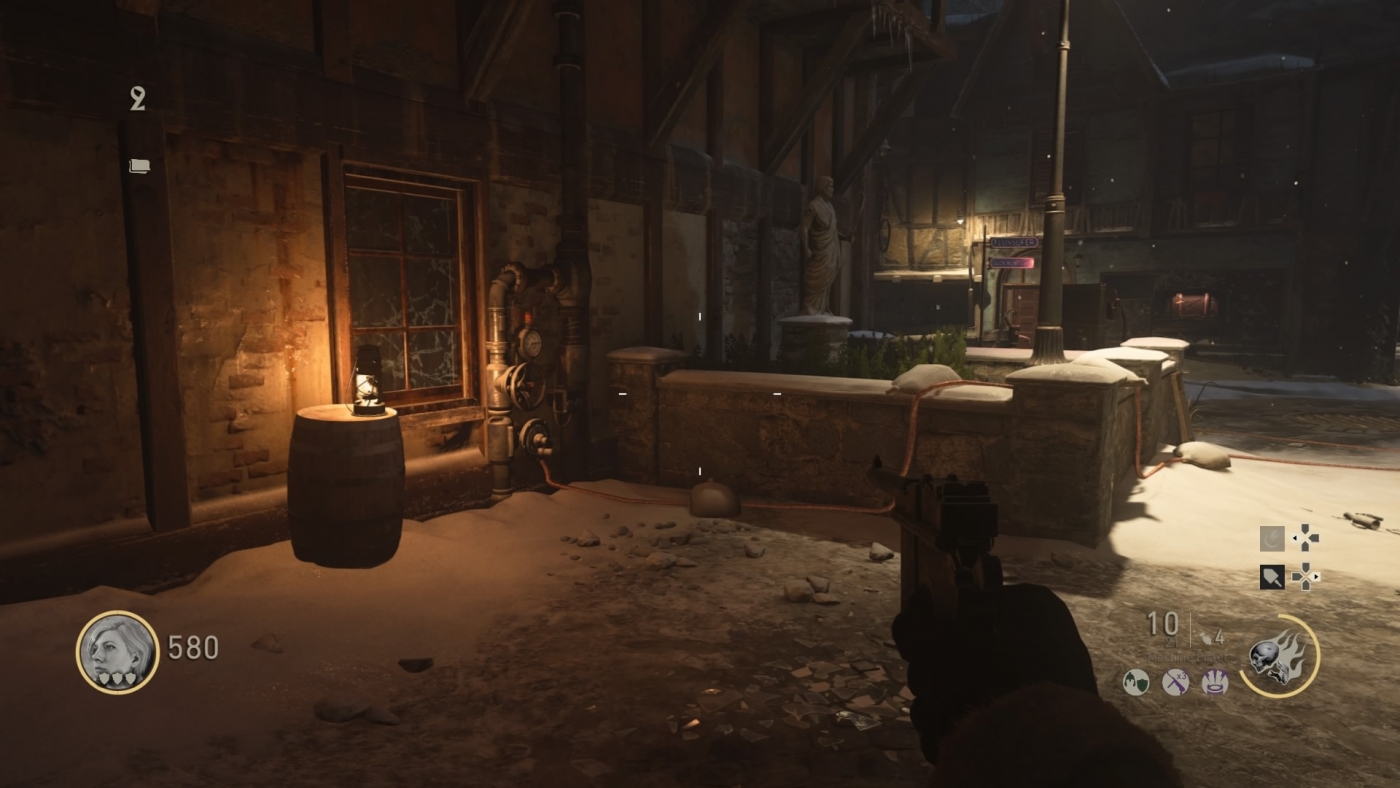
Task: Click the x3 melee weapon equipment icon
Action: point(1175,682)
